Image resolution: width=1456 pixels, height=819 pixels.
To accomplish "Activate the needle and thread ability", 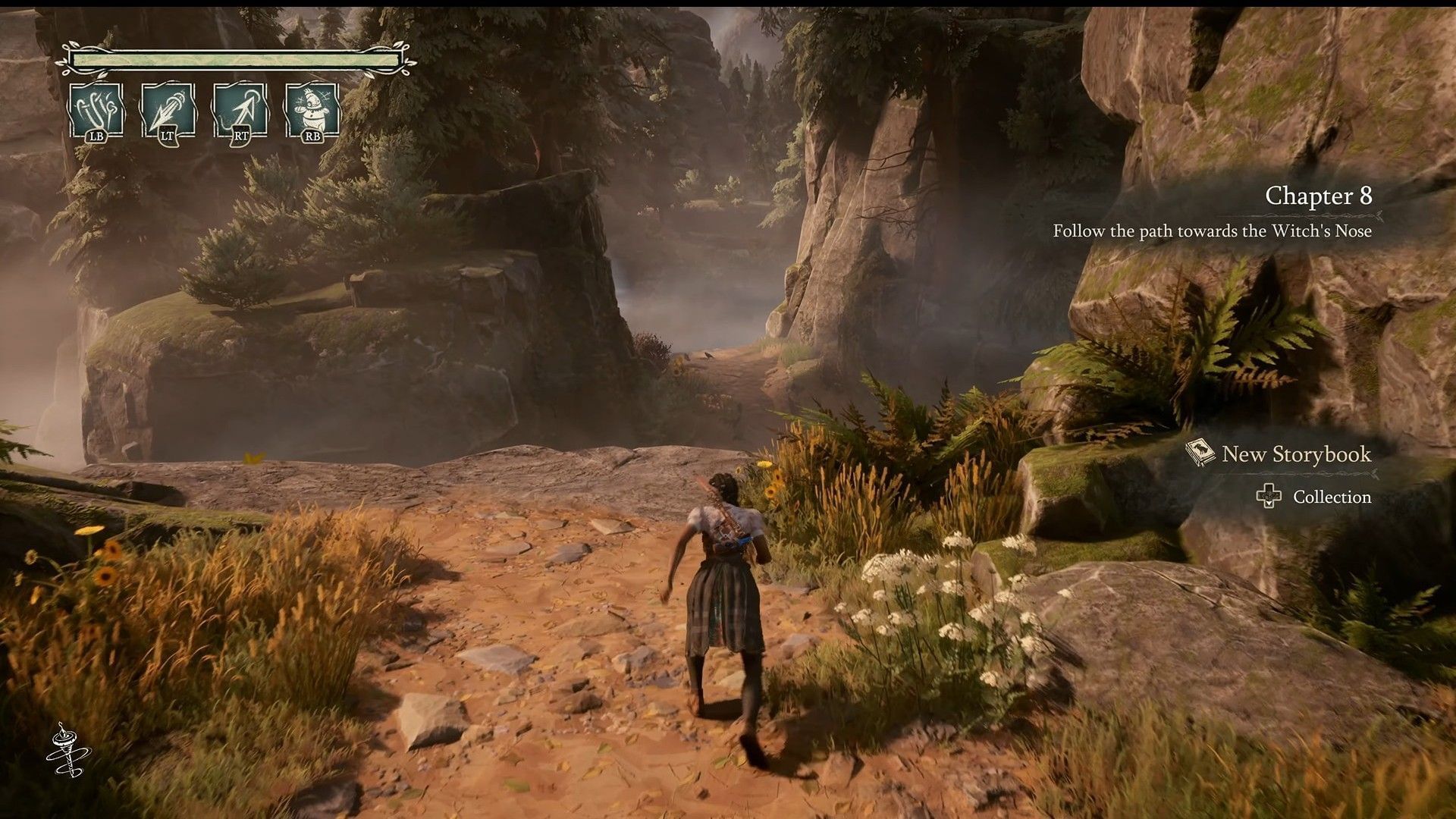I will [x=96, y=111].
